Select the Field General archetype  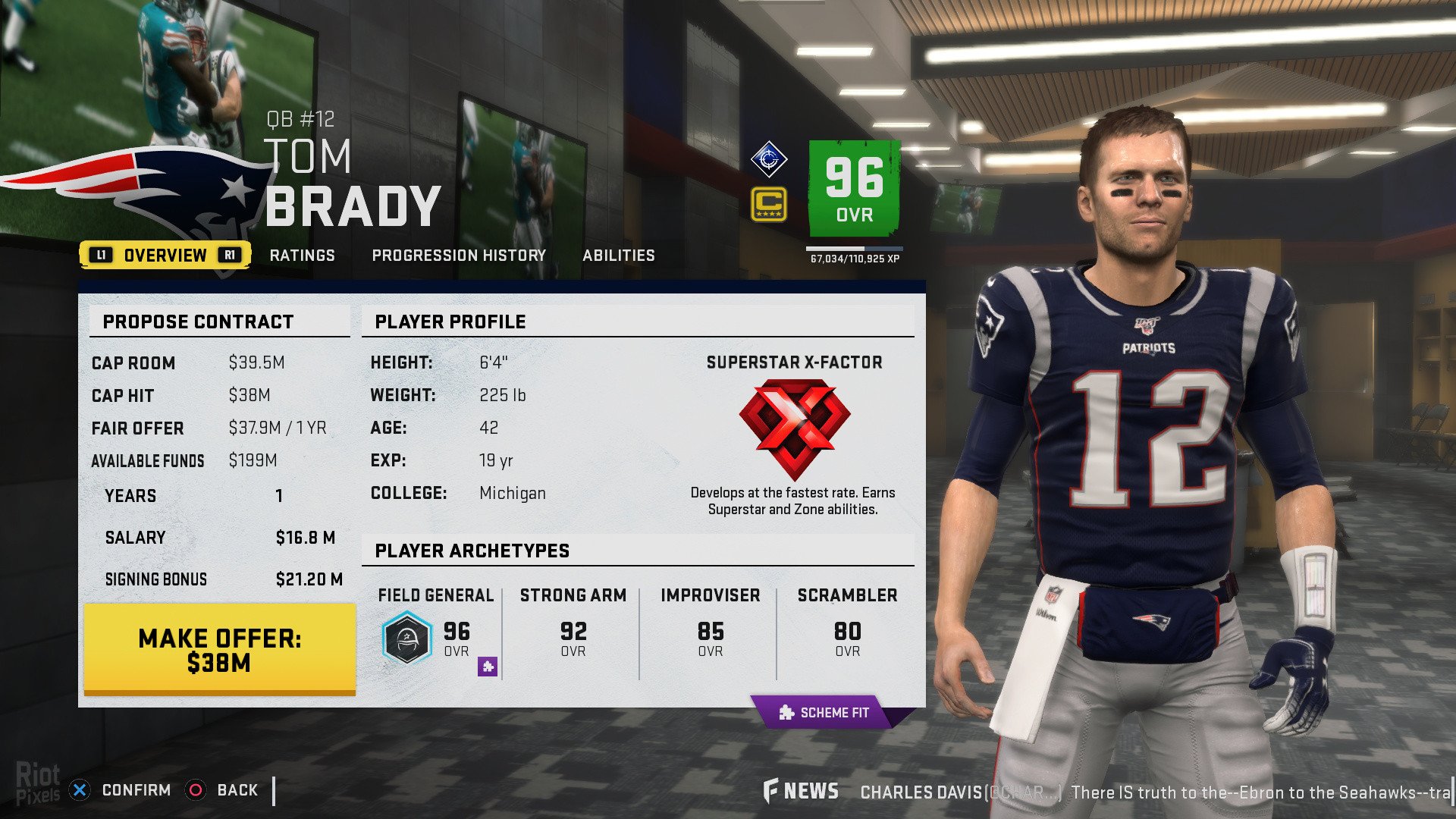[435, 631]
